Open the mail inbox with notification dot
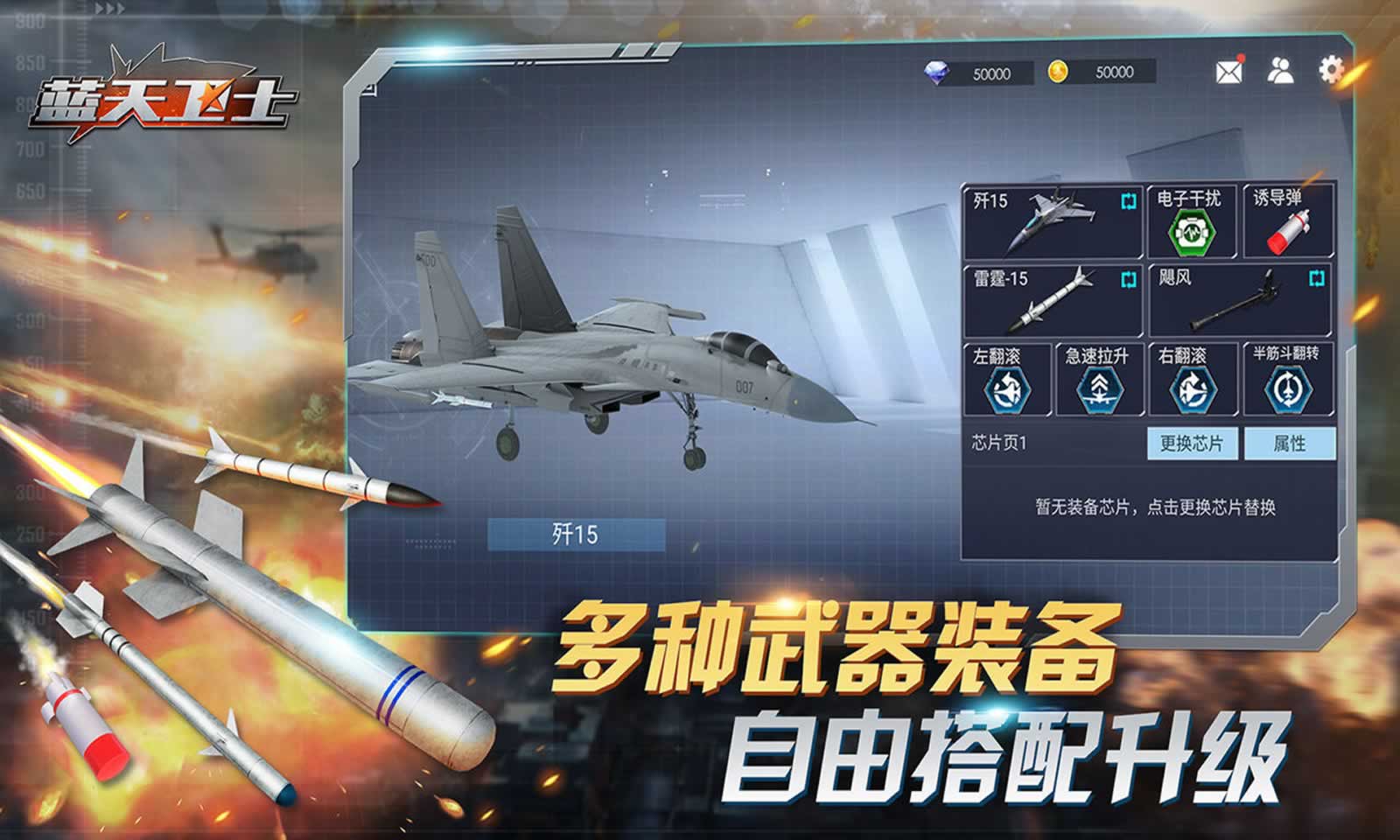Screen dimensions: 1400x840 pos(1228,72)
